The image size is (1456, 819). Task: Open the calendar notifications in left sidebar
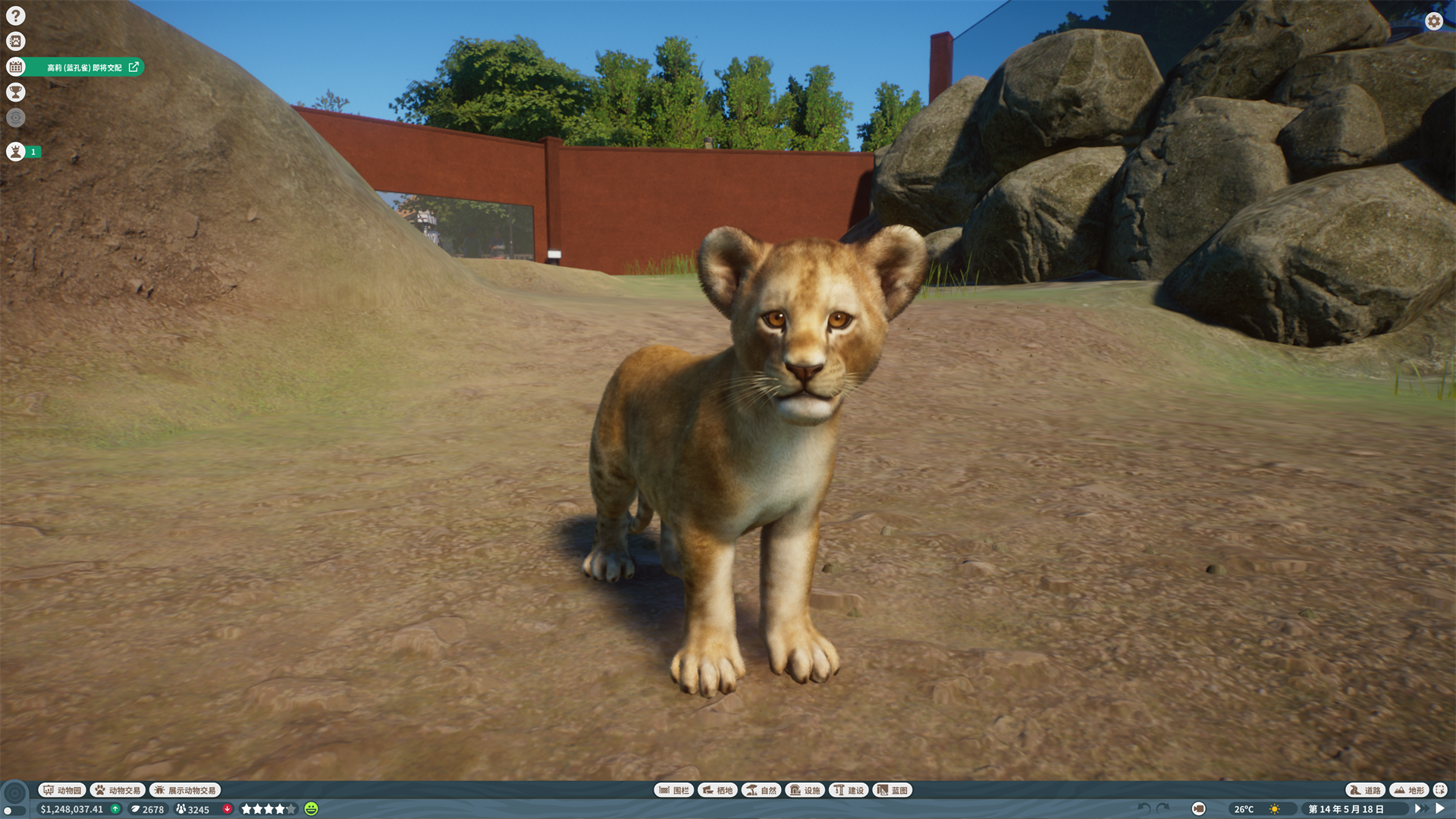15,67
